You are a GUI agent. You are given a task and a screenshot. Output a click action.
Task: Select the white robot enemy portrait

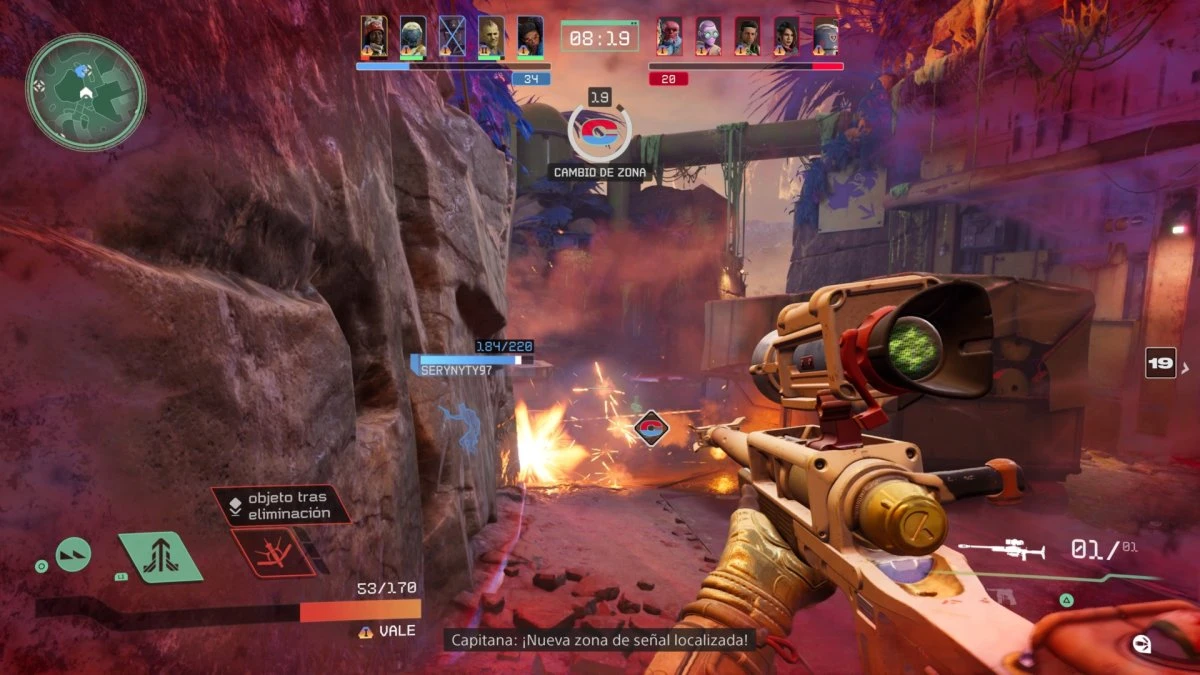click(825, 37)
